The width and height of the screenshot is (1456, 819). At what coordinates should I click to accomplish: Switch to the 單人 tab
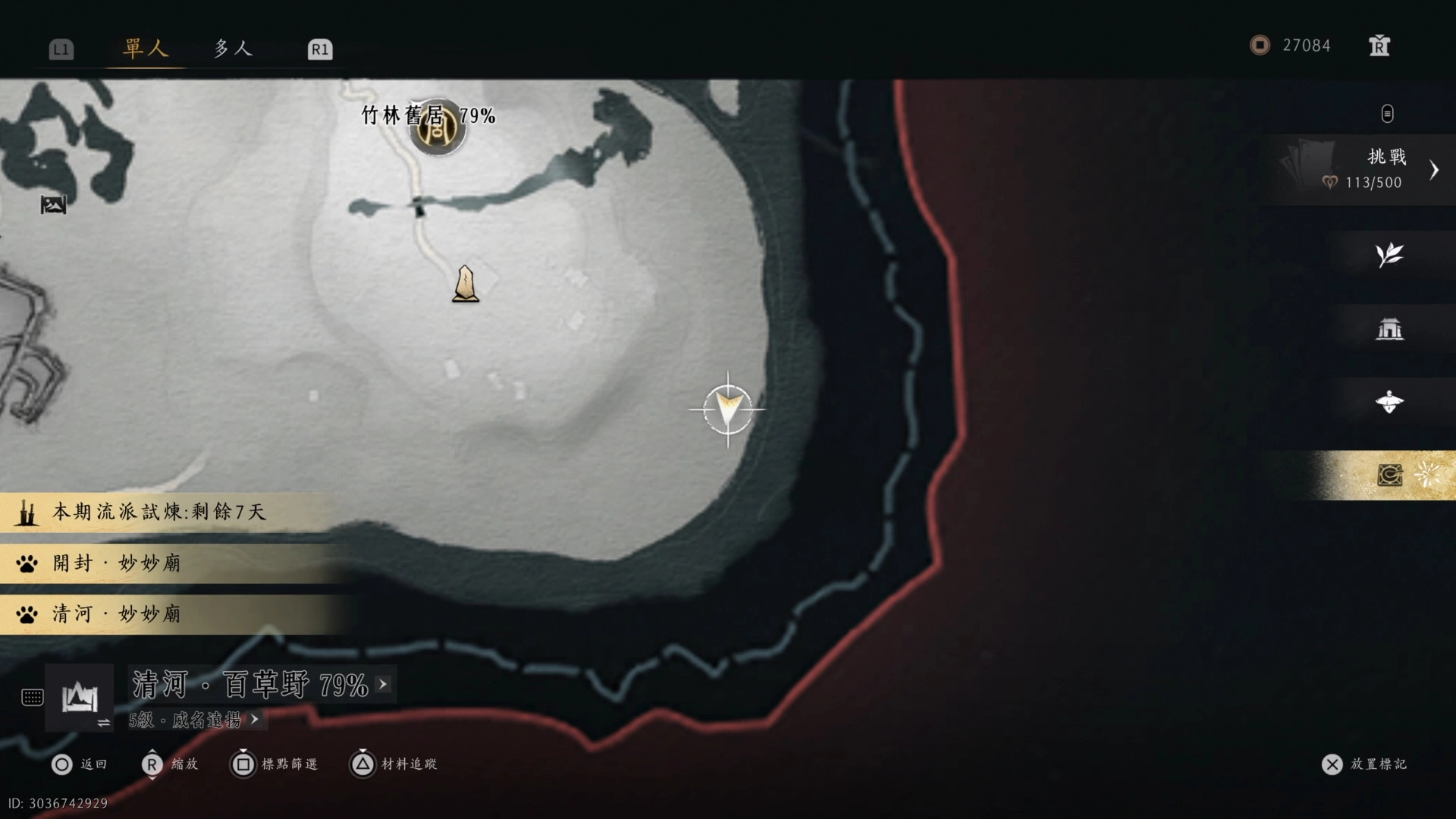(145, 49)
